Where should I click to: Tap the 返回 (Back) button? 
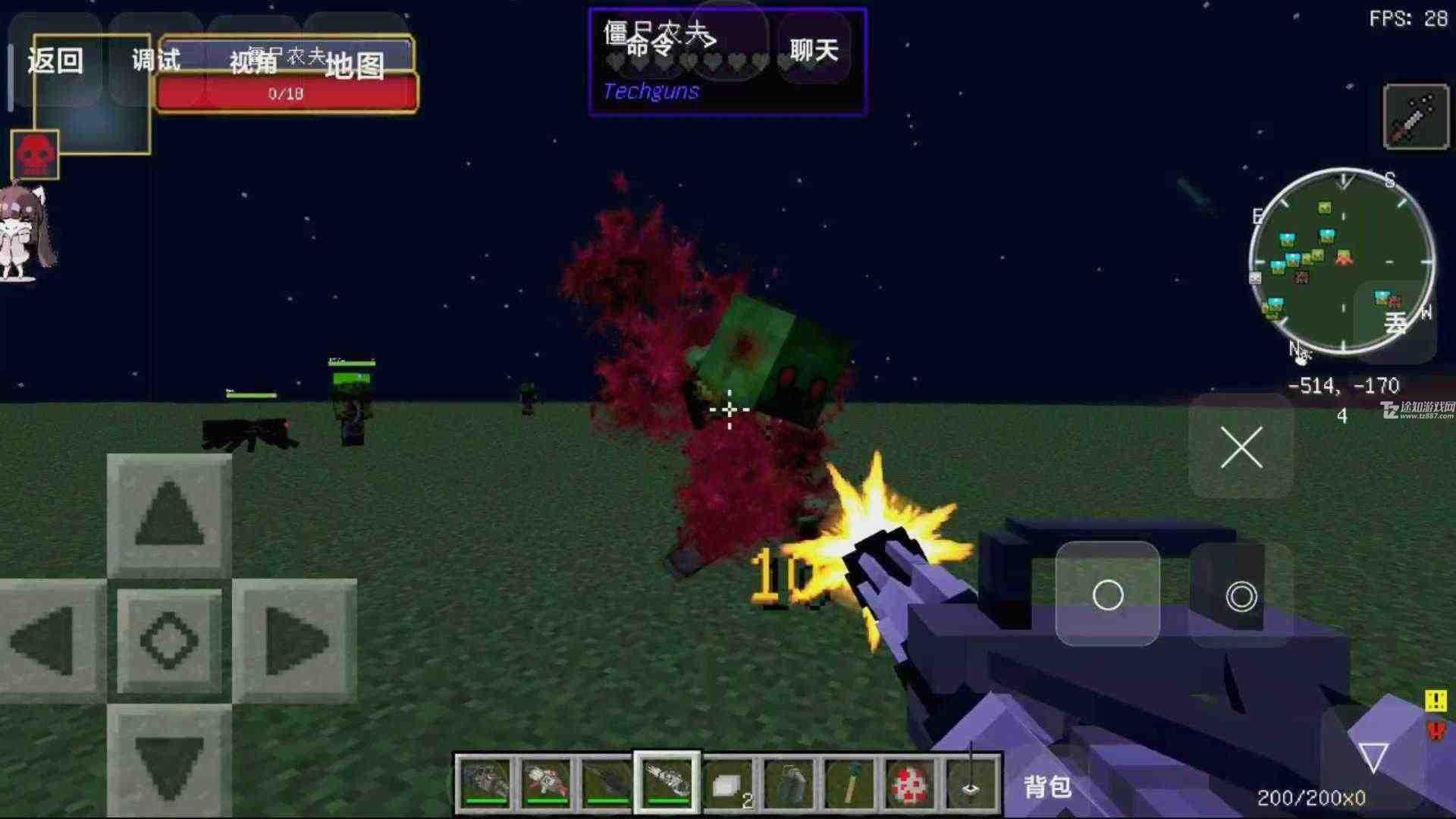coord(55,61)
